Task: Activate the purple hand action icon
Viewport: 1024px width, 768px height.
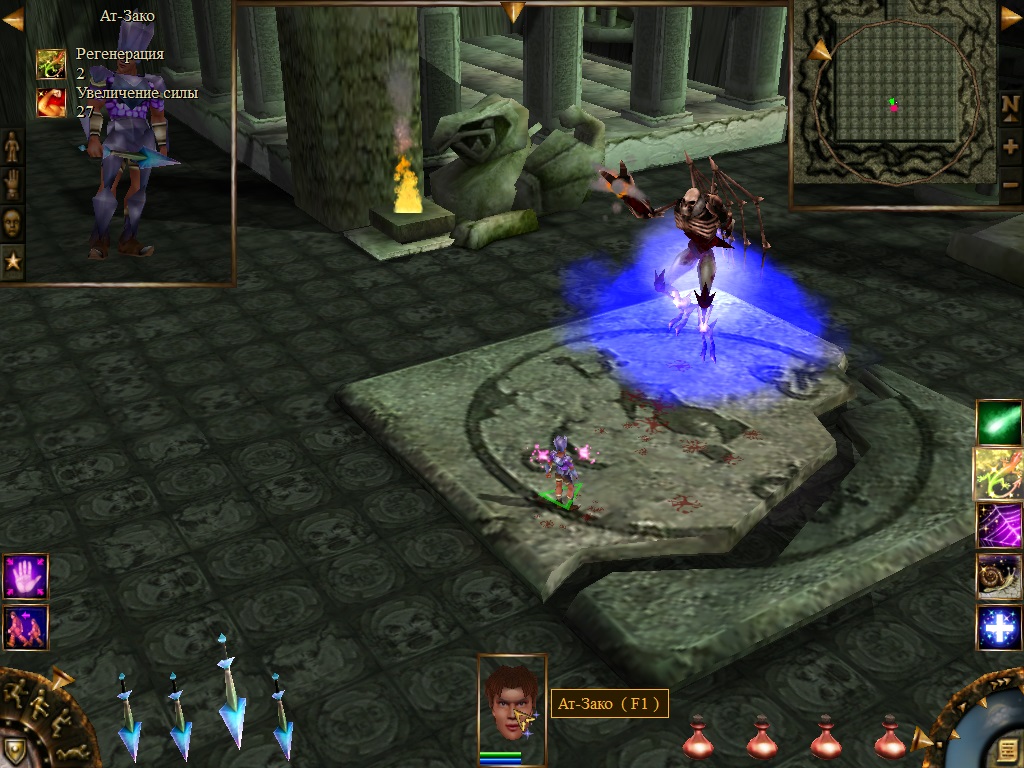Action: (x=25, y=577)
